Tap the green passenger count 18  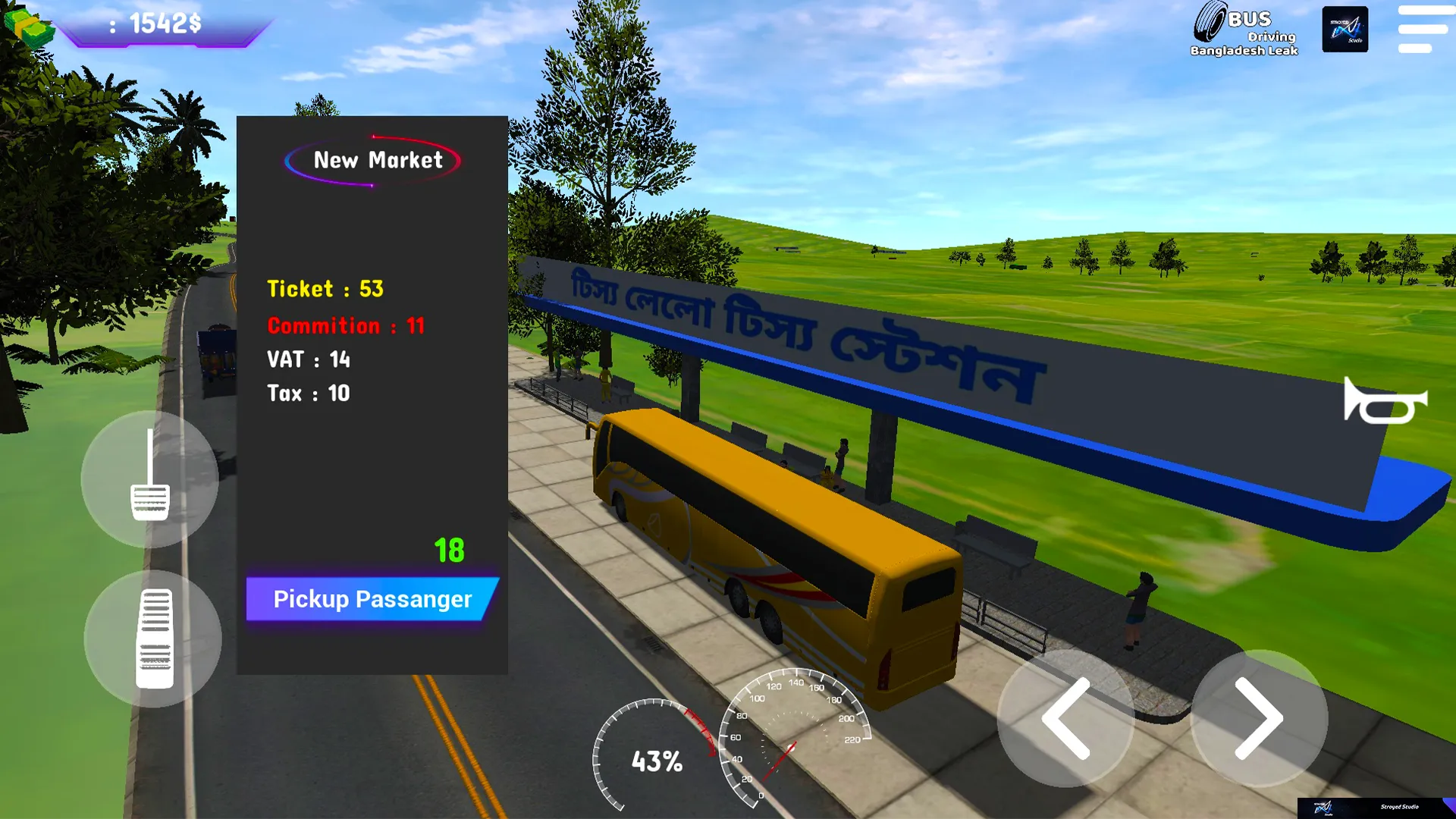point(448,549)
